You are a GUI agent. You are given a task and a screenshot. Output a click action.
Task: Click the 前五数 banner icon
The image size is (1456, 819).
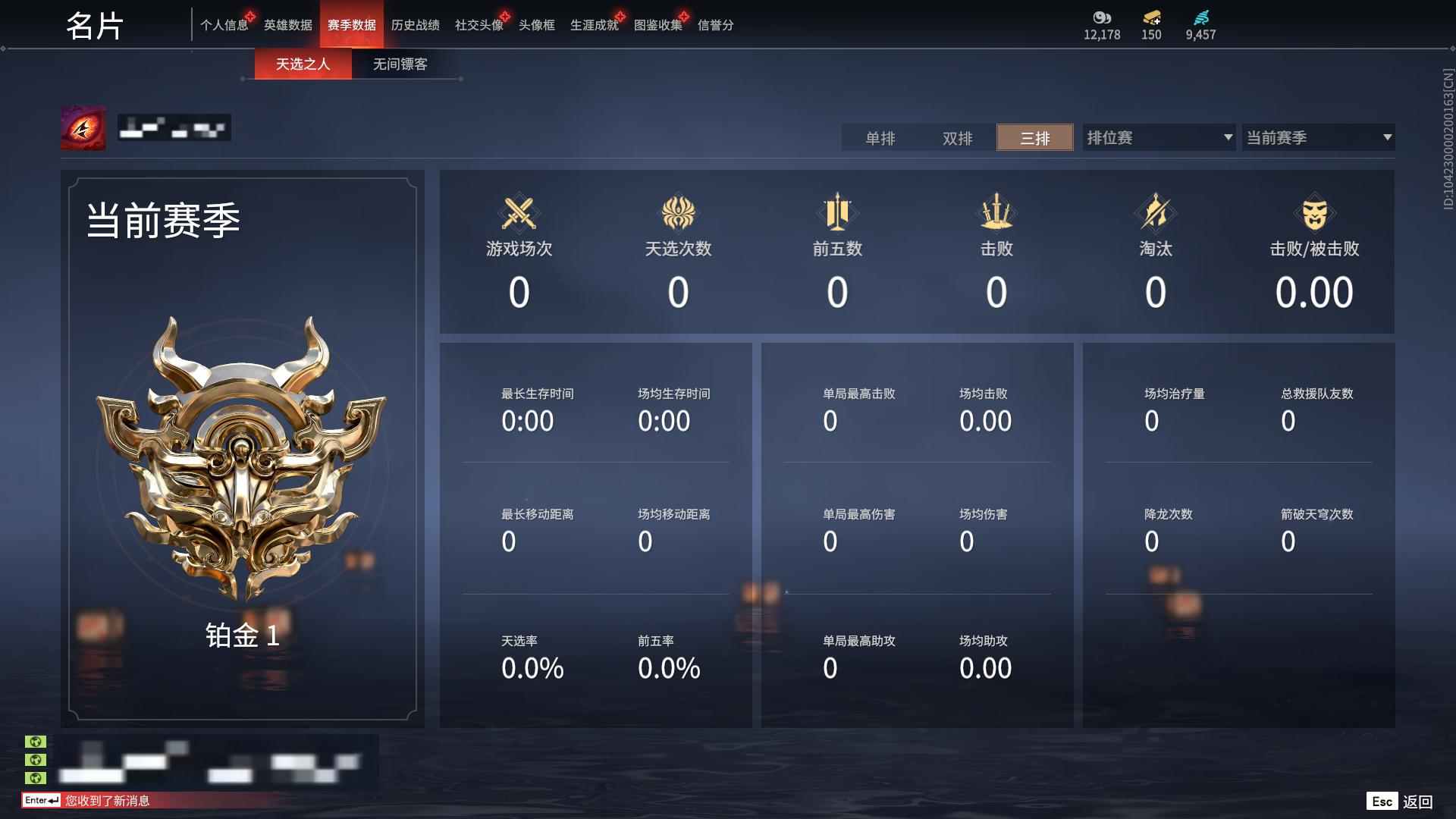point(836,213)
